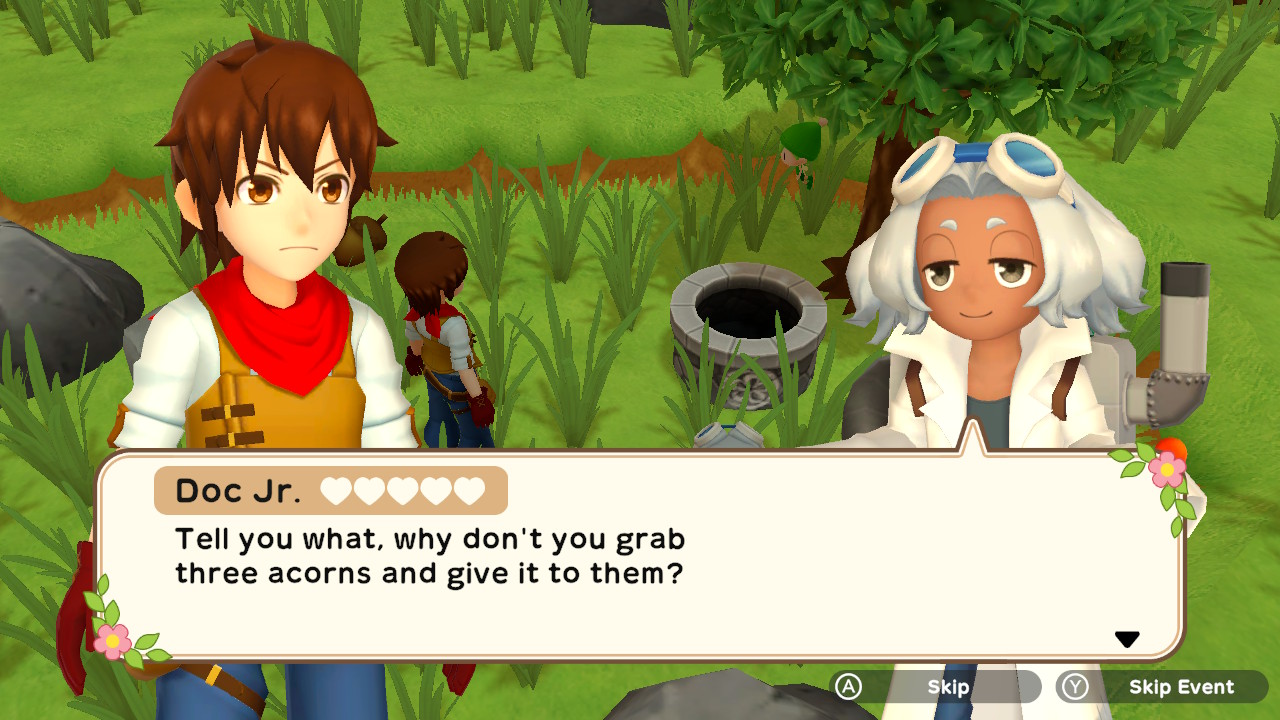This screenshot has height=720, width=1280.
Task: Click the dialogue text area
Action: [x=430, y=555]
